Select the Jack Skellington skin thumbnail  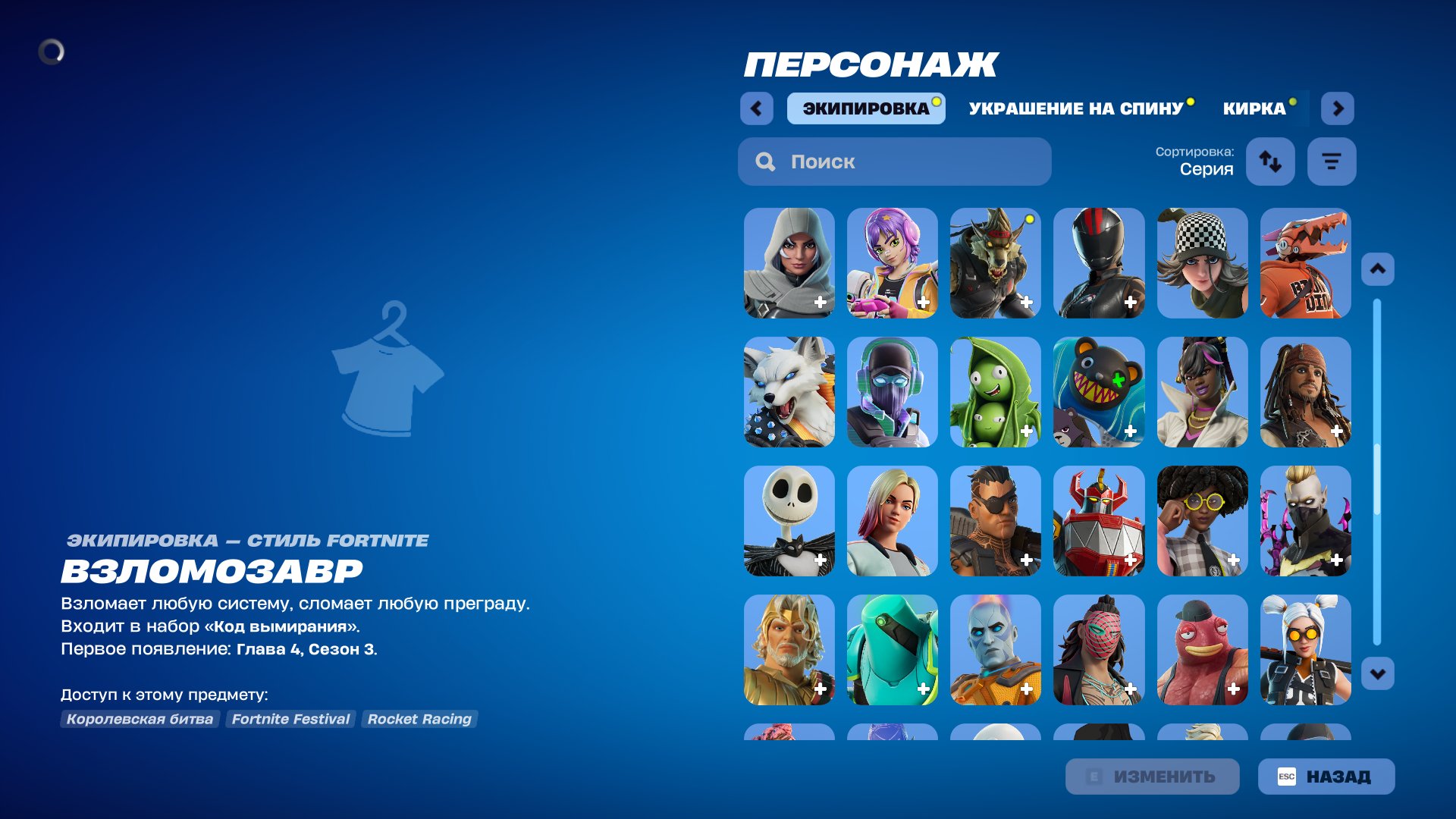[789, 521]
